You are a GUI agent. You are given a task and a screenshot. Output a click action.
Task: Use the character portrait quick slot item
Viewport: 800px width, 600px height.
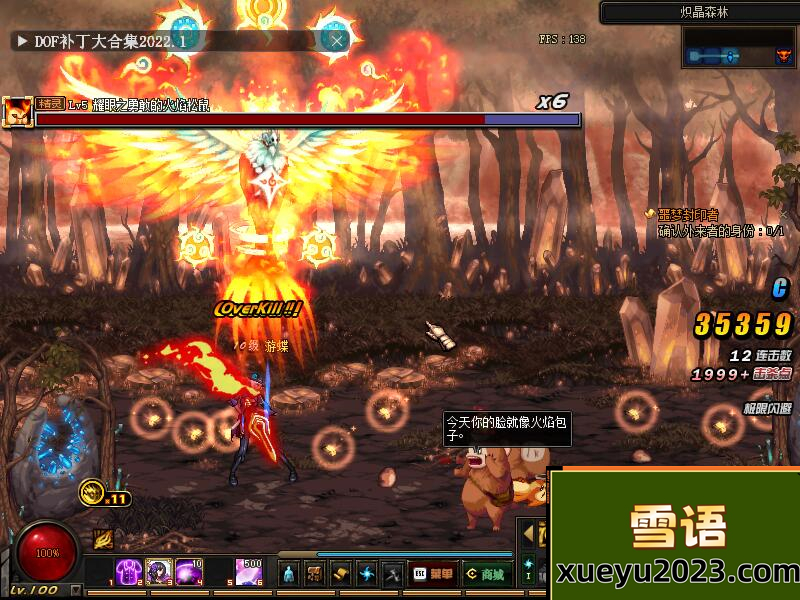(159, 572)
